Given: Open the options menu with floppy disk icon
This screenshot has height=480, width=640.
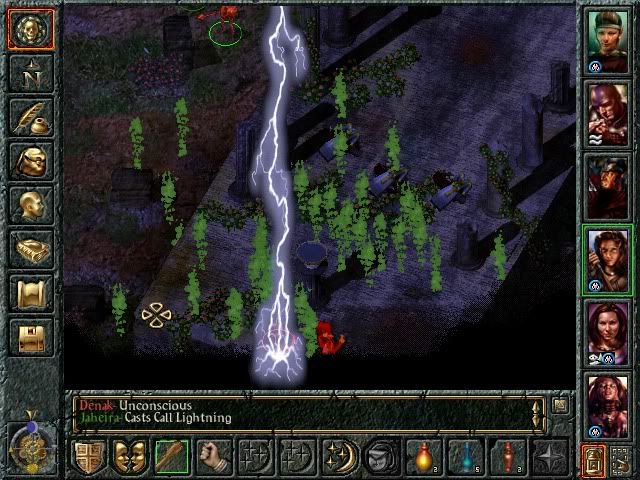Looking at the screenshot, I should point(31,336).
